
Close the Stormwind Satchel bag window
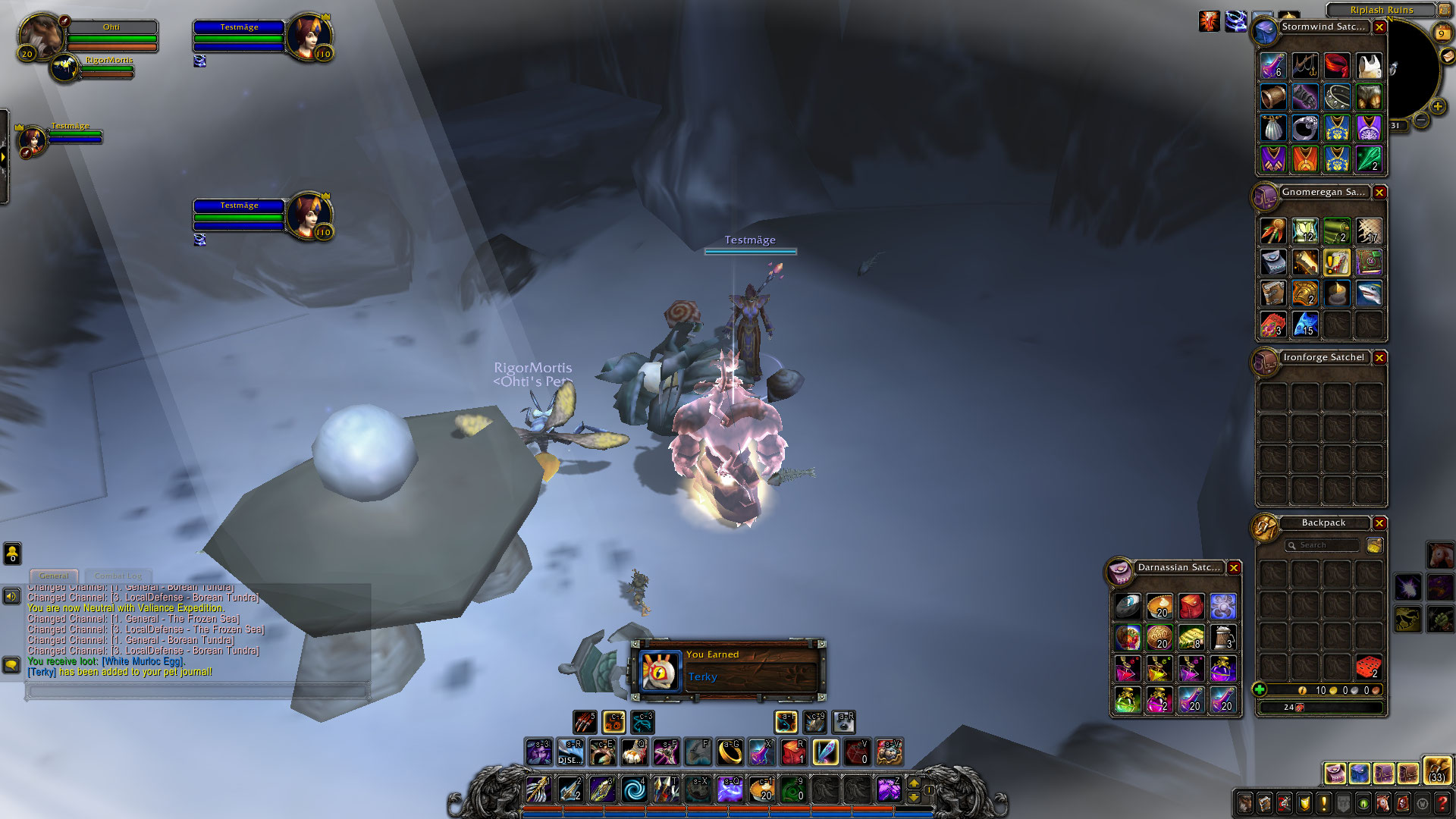coord(1379,27)
